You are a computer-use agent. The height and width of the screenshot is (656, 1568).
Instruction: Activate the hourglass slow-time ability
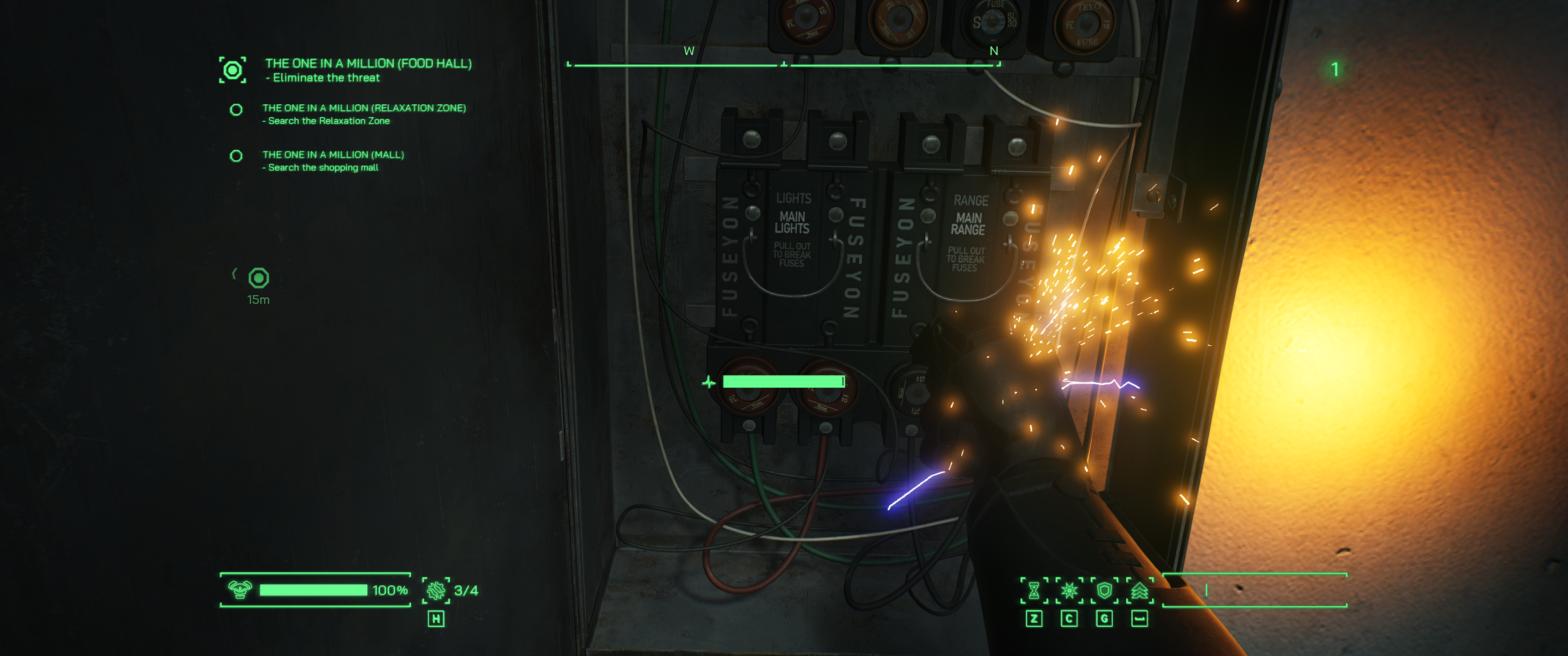[x=1034, y=590]
